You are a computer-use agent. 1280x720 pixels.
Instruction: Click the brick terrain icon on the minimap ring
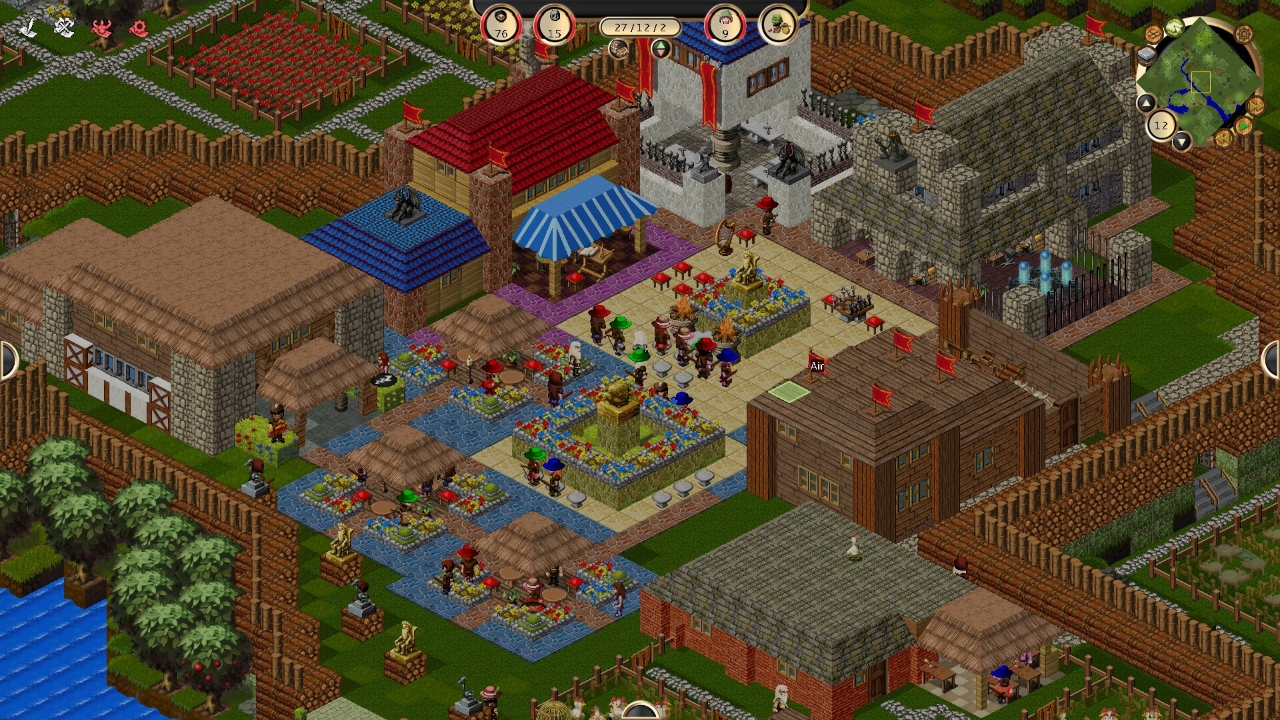1153,33
